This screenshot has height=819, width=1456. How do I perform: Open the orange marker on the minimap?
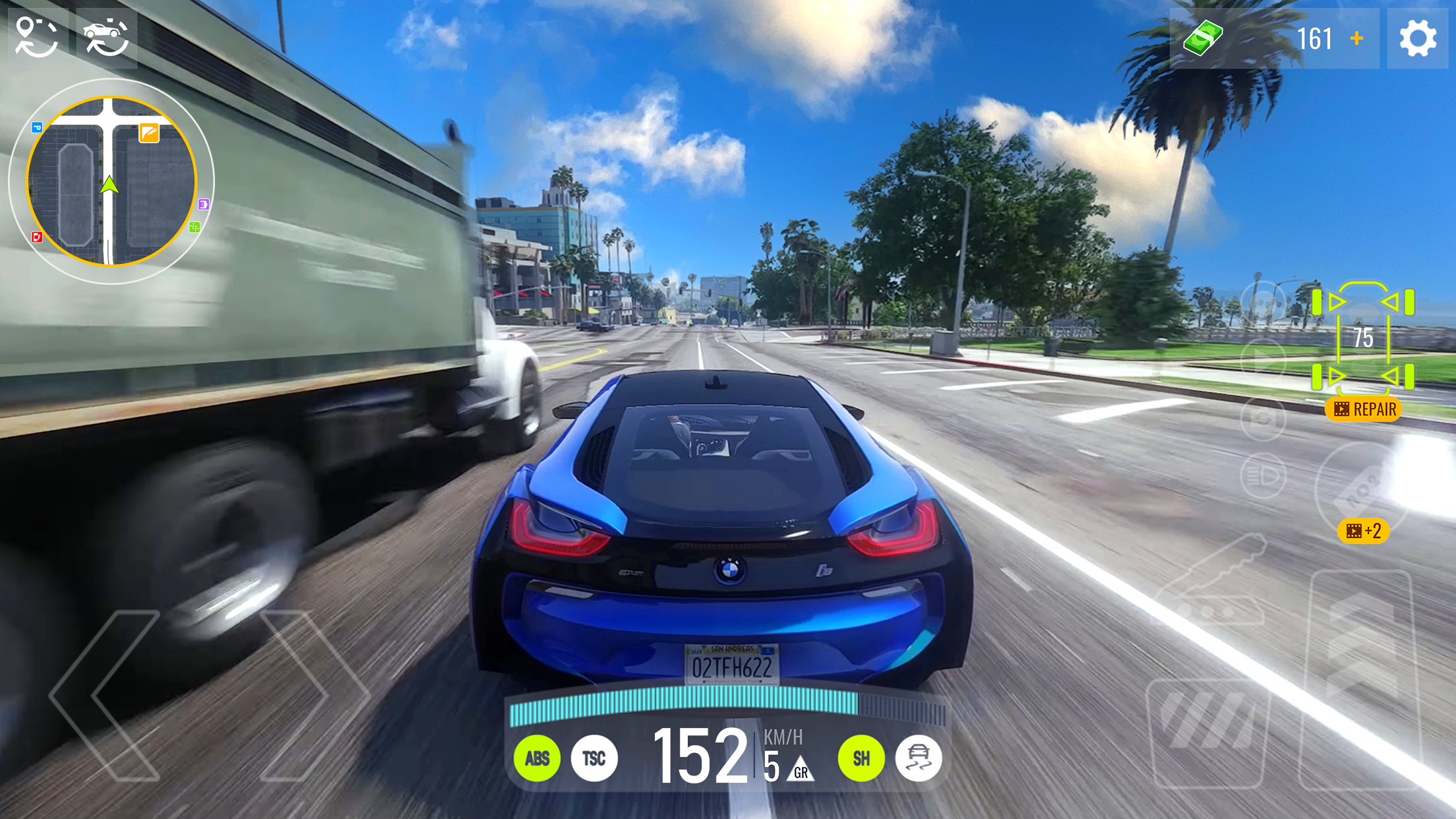149,133
